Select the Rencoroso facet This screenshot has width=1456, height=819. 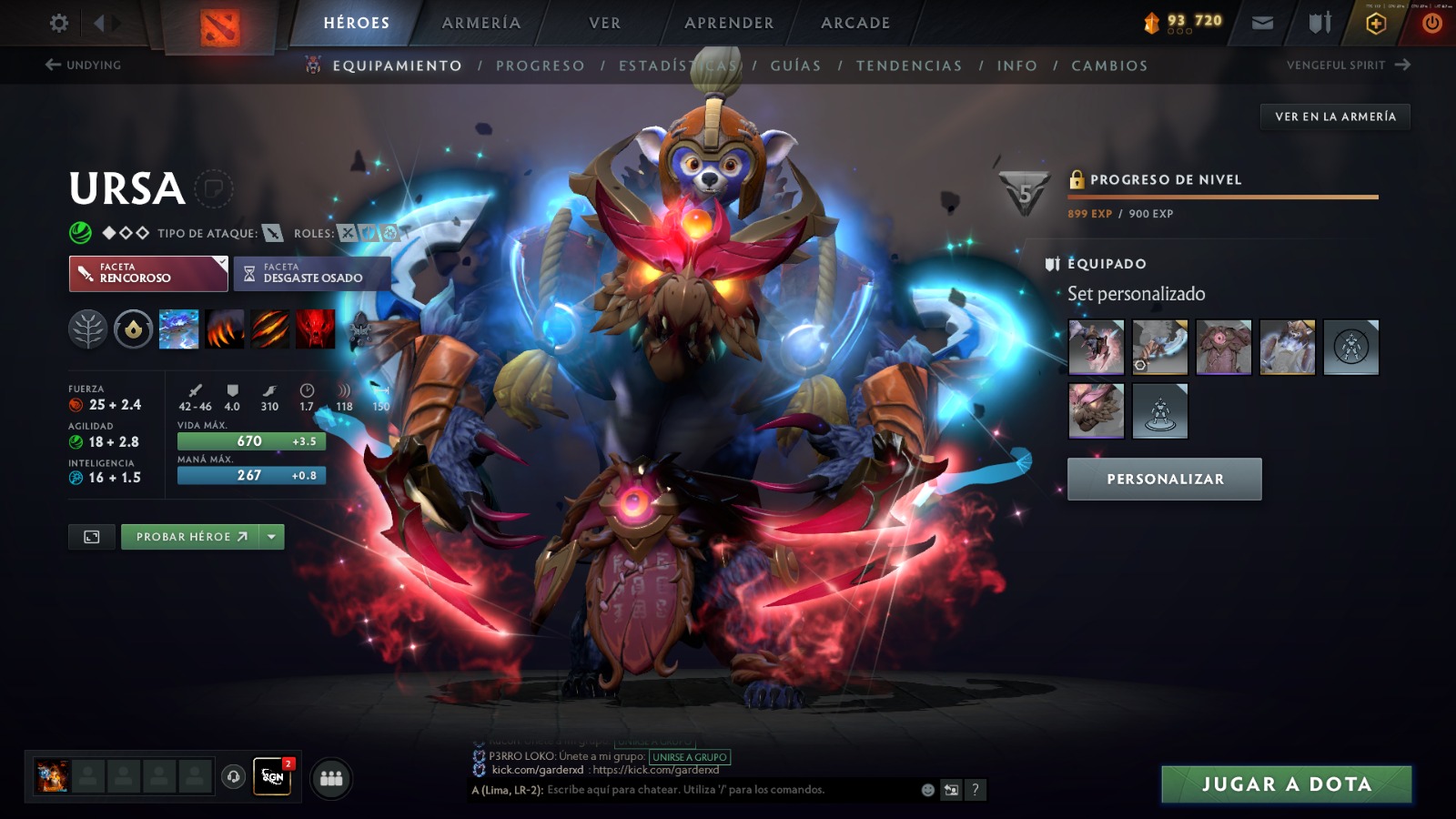[x=148, y=274]
